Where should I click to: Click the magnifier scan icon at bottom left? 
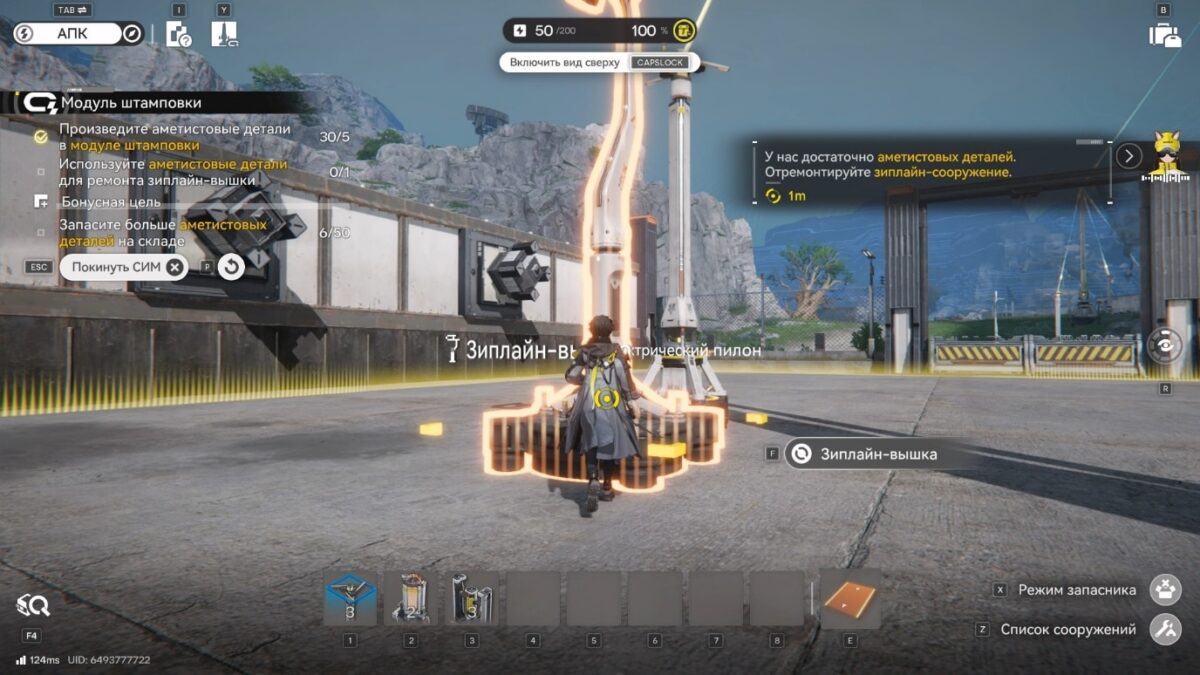coord(33,604)
